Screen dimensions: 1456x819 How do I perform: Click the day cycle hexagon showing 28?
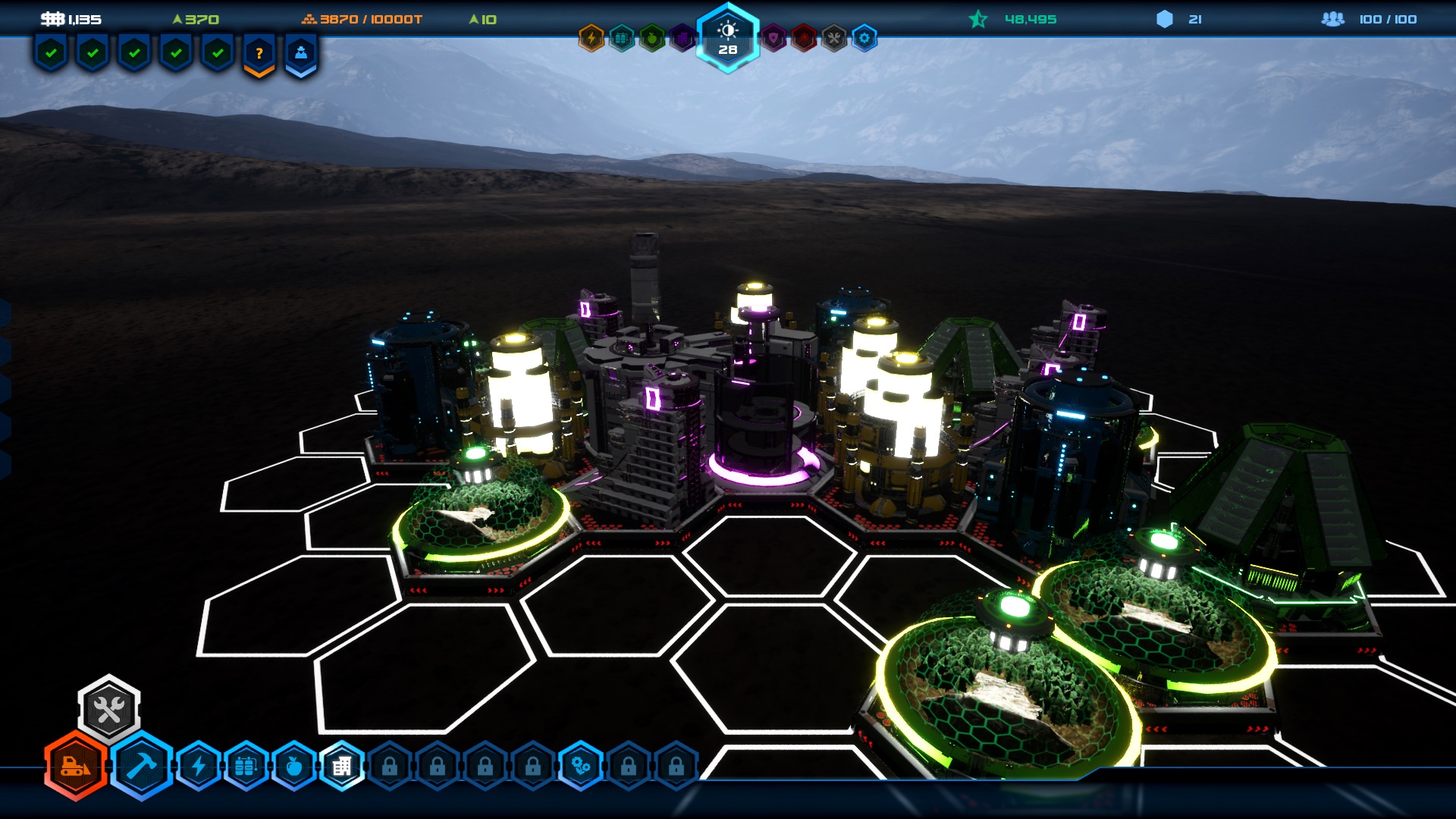[728, 38]
